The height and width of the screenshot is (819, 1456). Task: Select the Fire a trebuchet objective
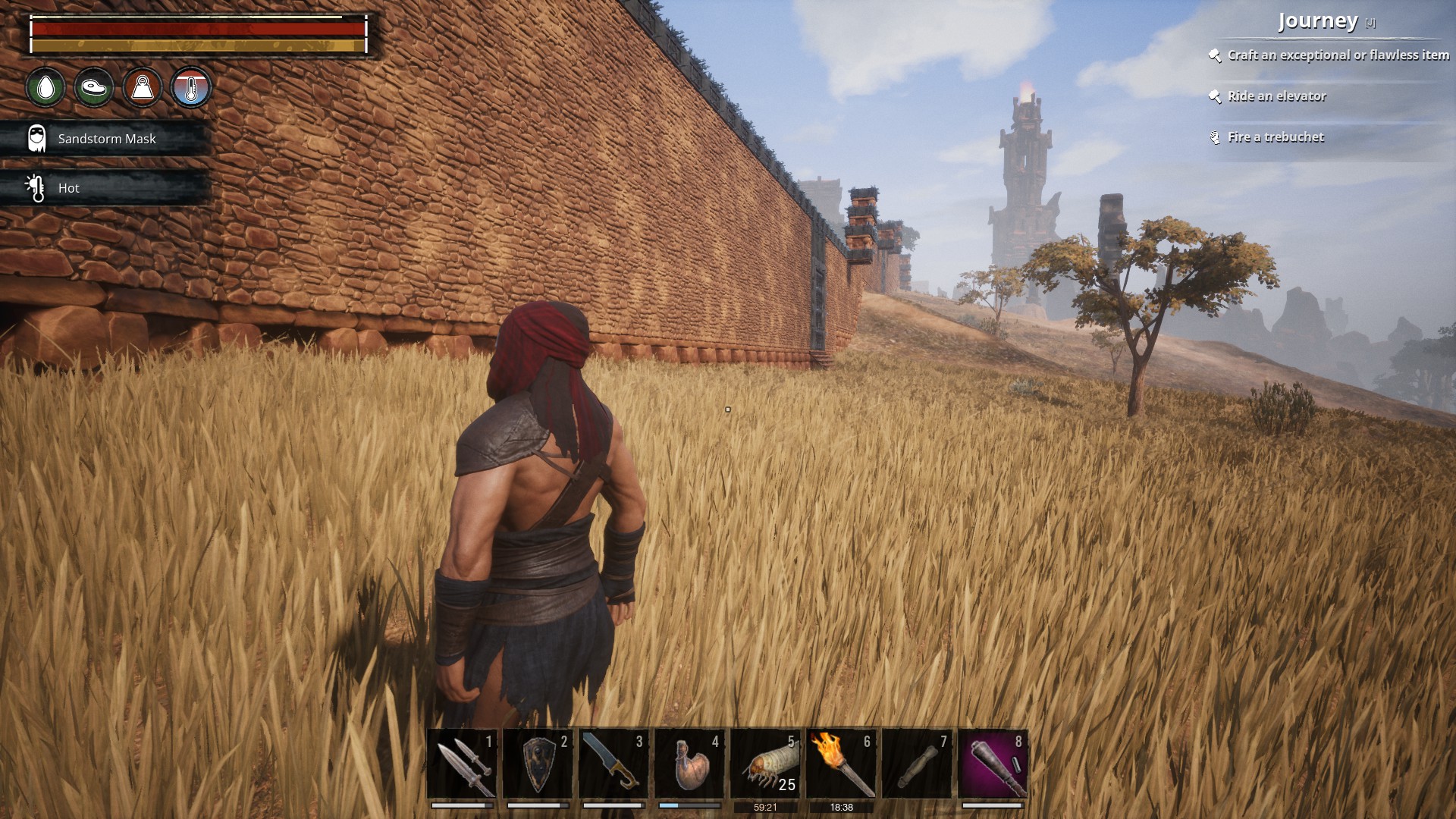[x=1276, y=137]
